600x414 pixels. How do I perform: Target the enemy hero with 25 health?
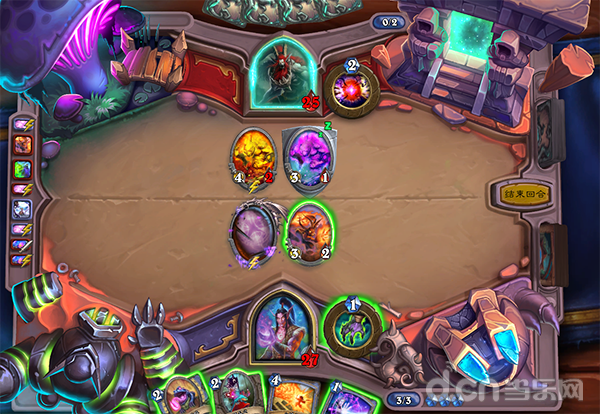point(284,72)
